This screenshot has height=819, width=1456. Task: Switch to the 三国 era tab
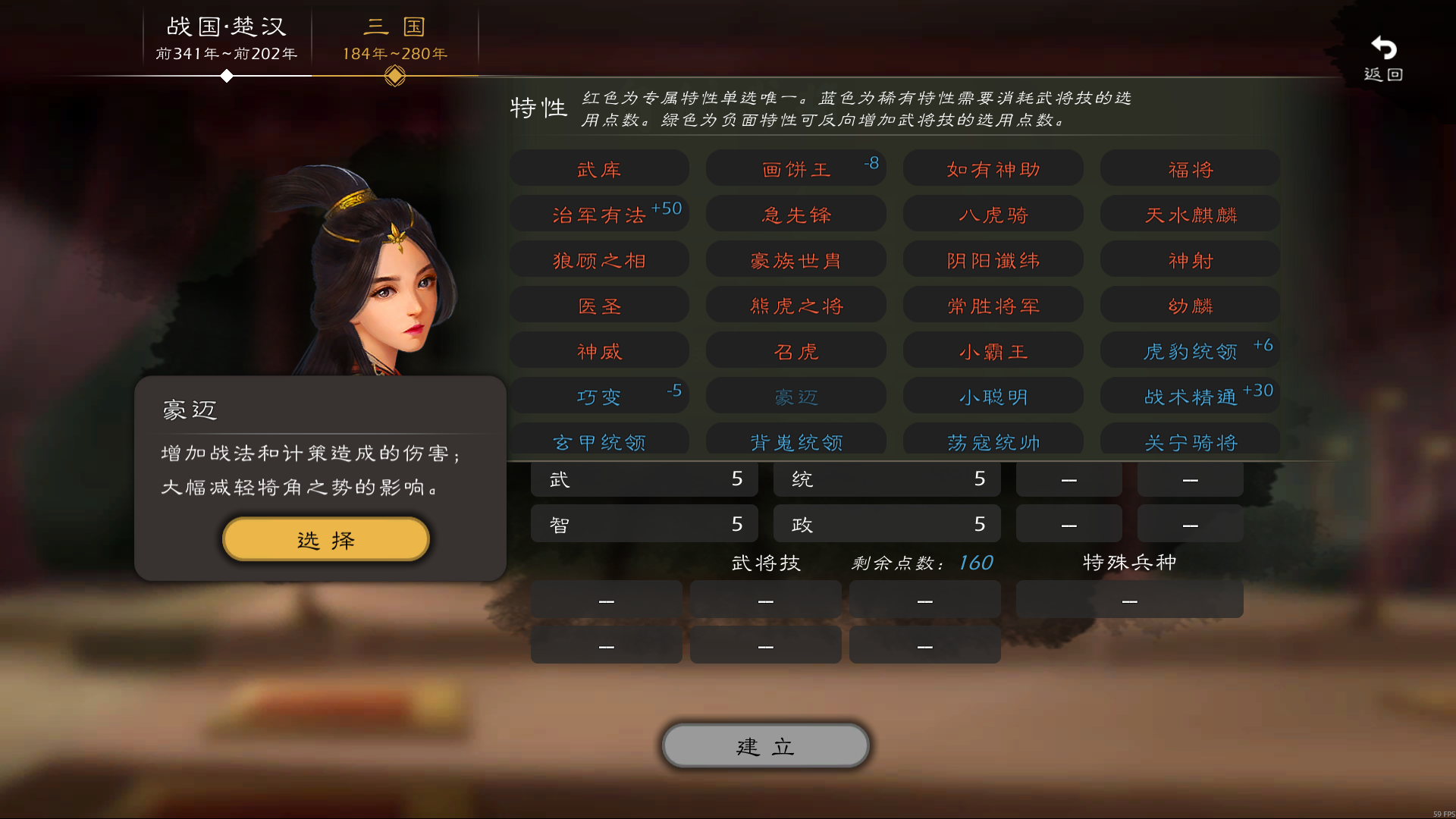(x=394, y=38)
